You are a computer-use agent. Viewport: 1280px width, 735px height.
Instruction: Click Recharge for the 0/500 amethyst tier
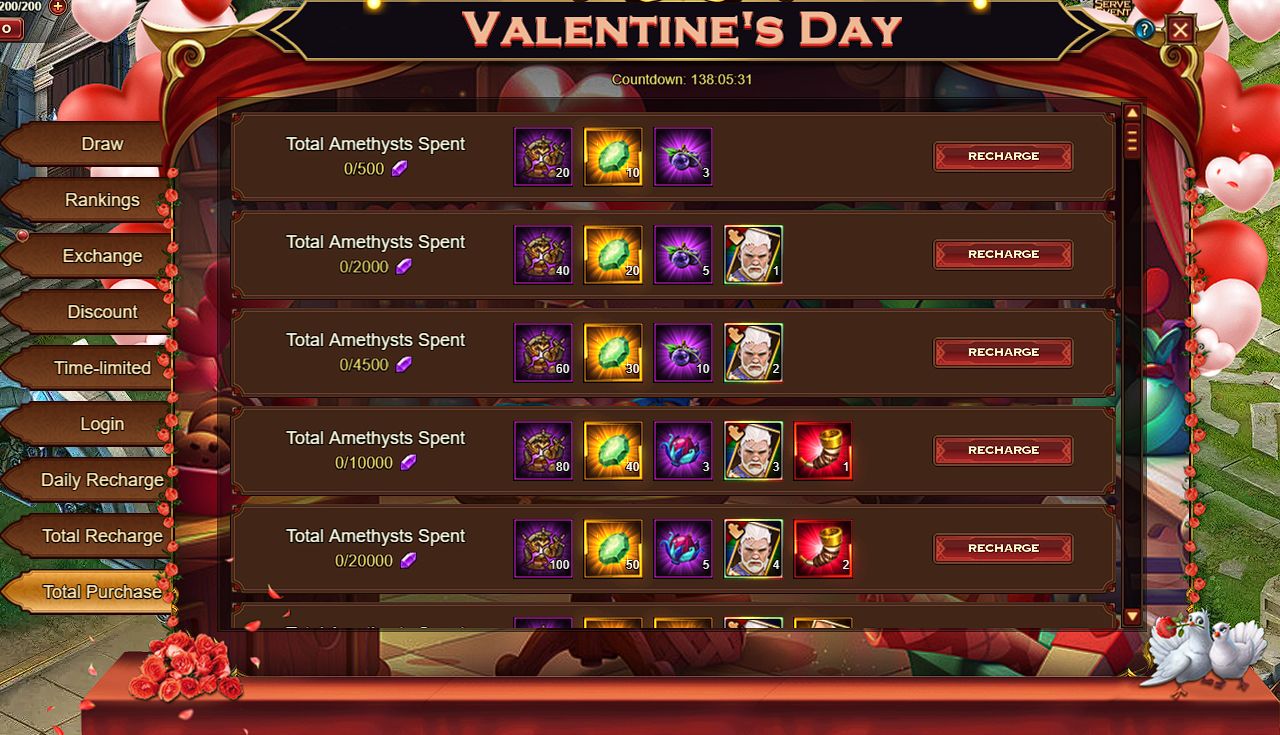pyautogui.click(x=1003, y=156)
